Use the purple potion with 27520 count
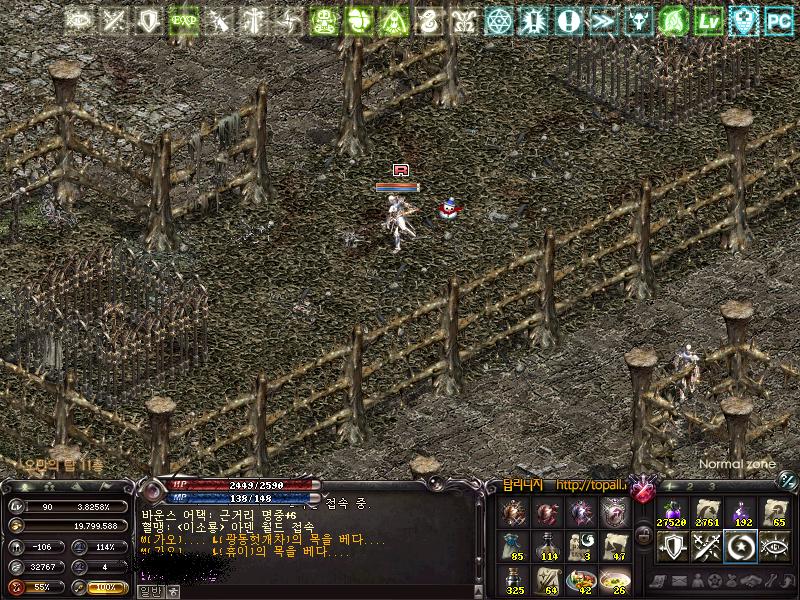The width and height of the screenshot is (800, 600). click(x=670, y=510)
